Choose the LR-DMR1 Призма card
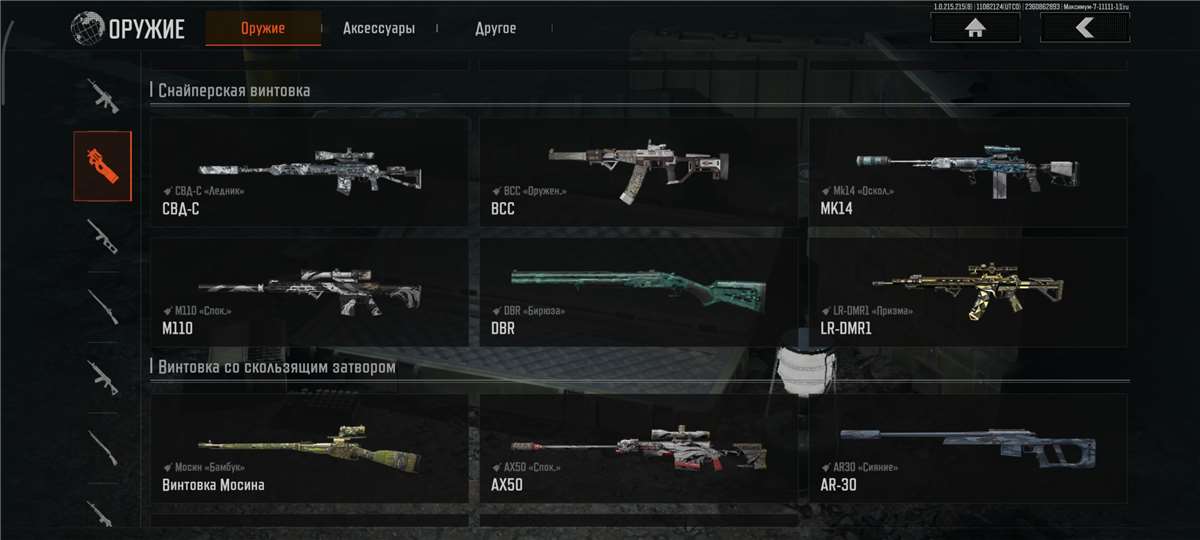 (967, 291)
